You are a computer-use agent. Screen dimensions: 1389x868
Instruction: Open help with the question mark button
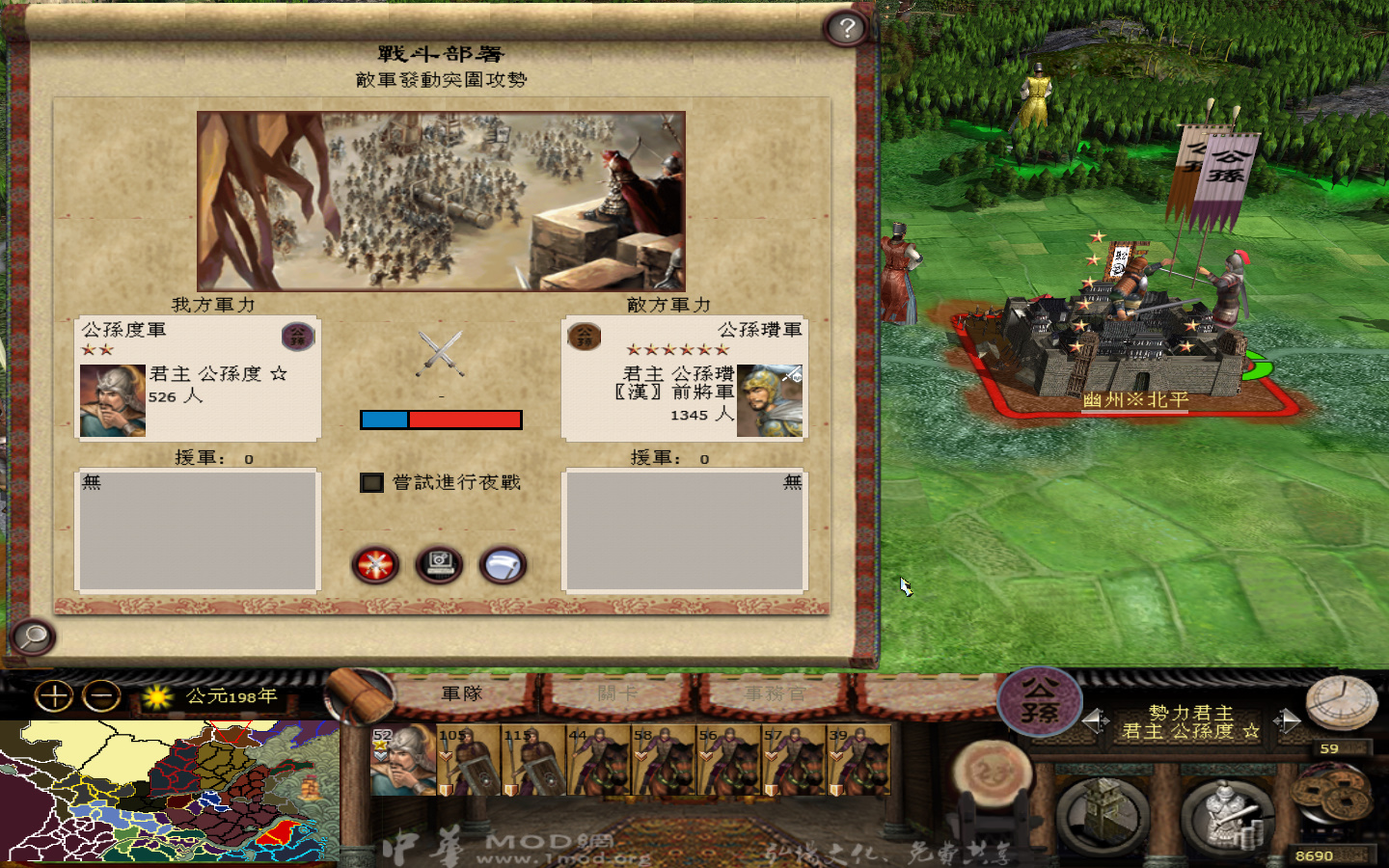click(846, 28)
